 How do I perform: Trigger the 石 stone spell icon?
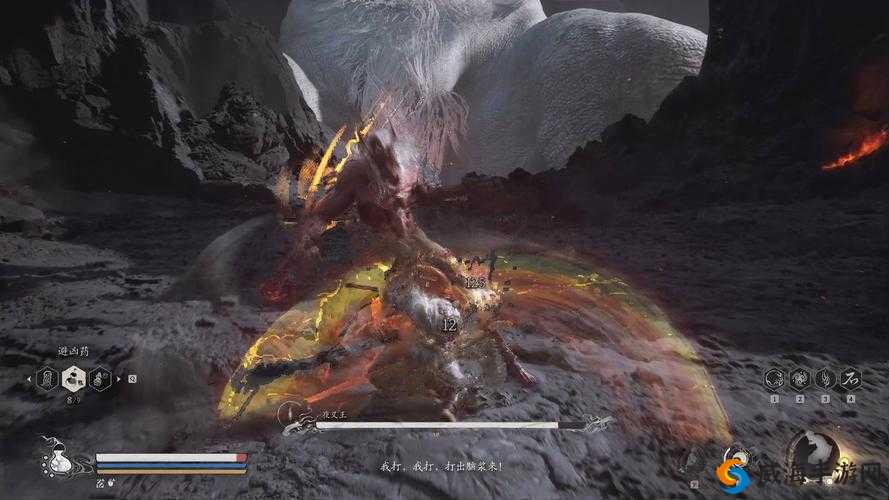pos(850,378)
